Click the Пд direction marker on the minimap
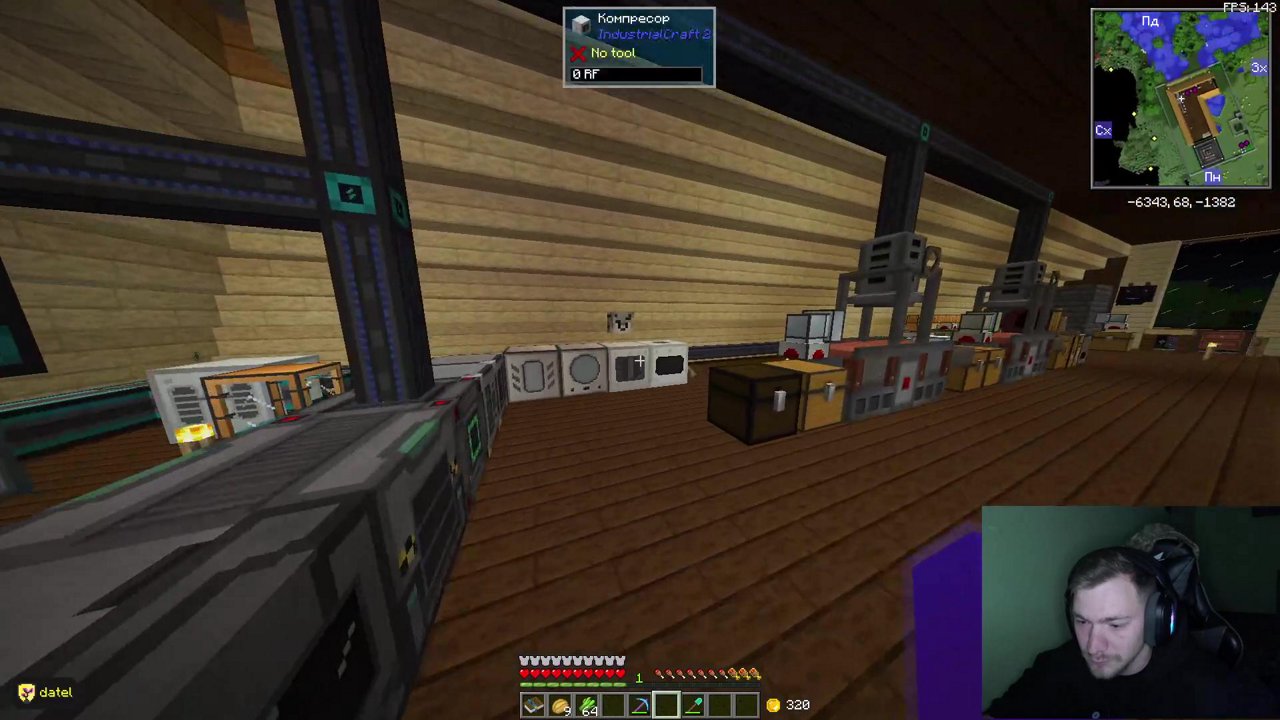 [1150, 21]
